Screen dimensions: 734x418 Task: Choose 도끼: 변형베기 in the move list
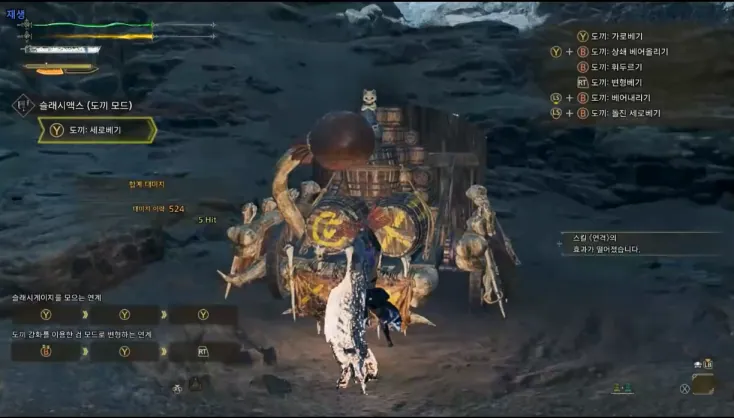click(615, 82)
